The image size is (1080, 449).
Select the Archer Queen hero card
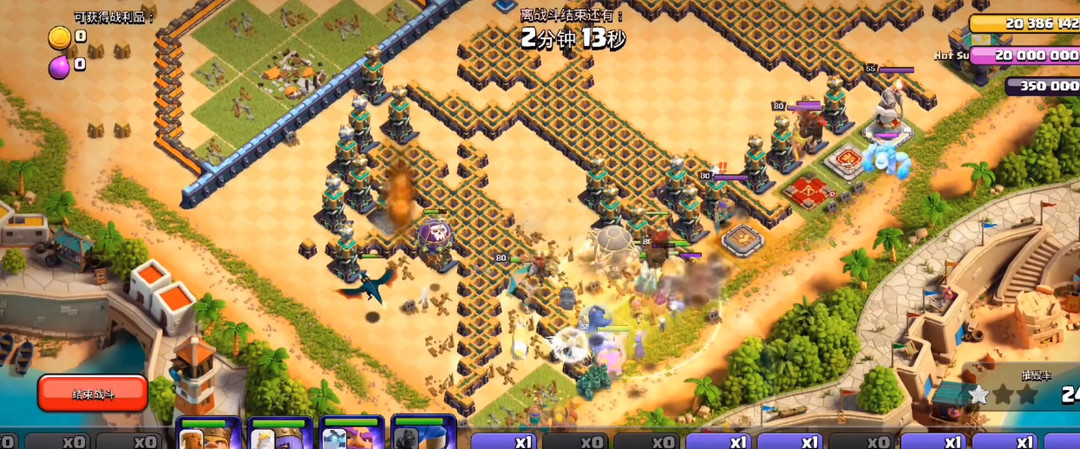coord(279,435)
